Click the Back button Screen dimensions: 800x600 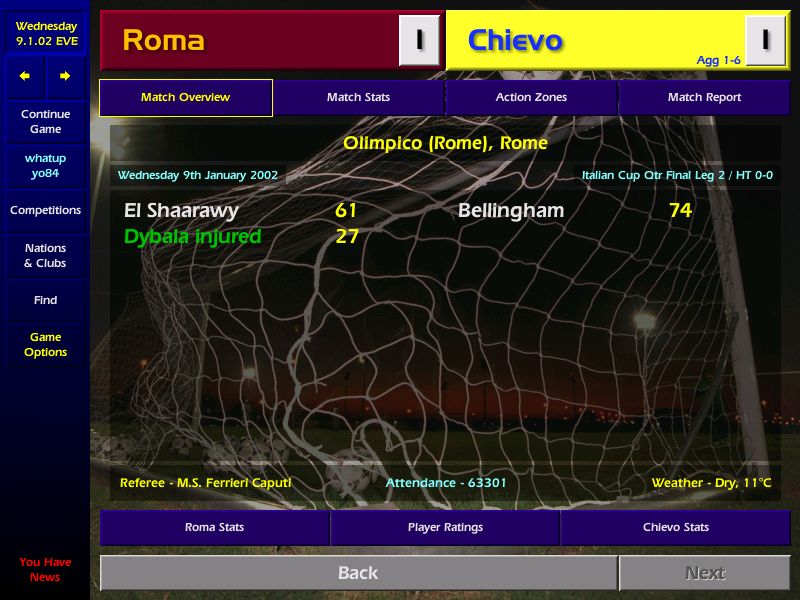coord(358,573)
